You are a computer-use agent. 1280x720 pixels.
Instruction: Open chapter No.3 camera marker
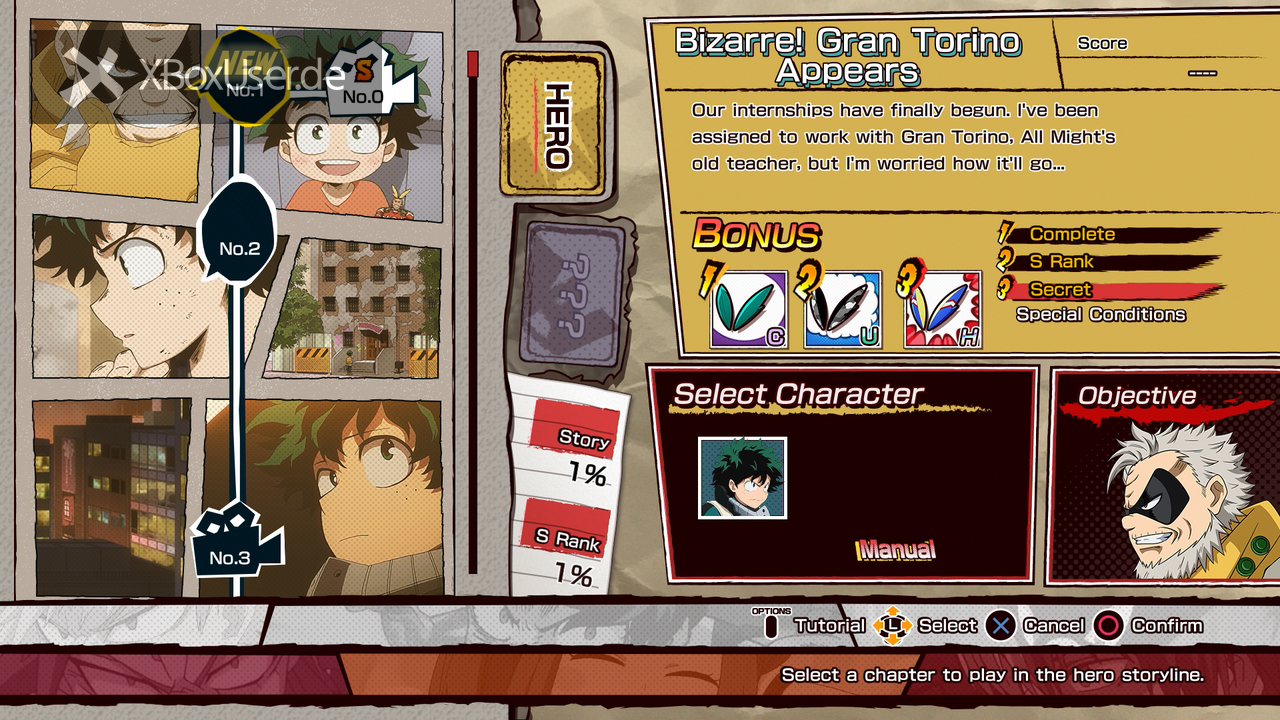click(232, 546)
